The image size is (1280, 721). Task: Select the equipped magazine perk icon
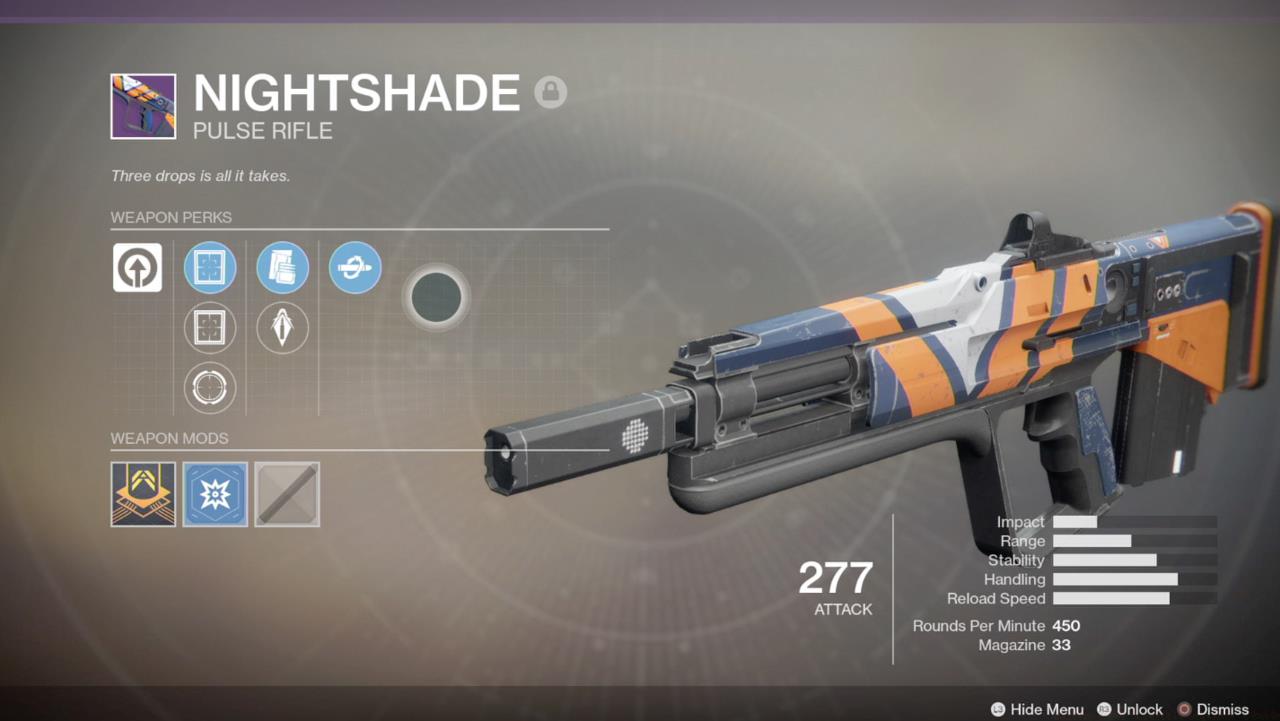(283, 267)
